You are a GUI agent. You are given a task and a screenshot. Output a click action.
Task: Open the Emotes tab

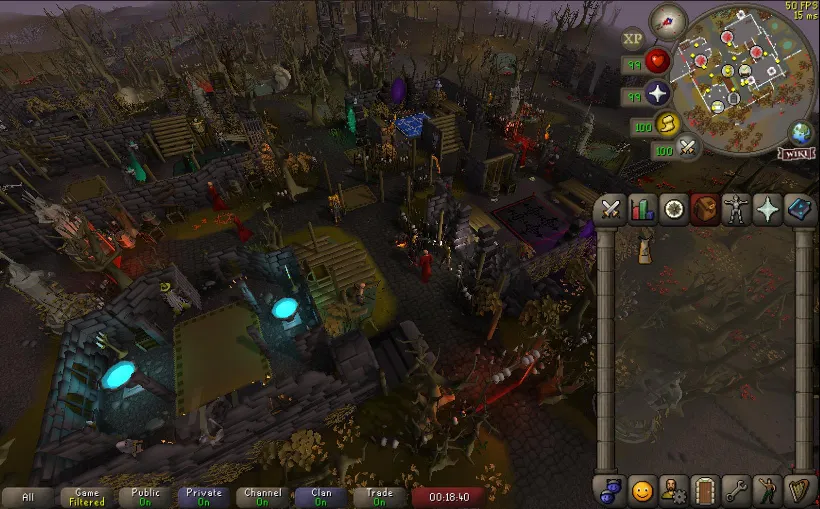coord(767,490)
